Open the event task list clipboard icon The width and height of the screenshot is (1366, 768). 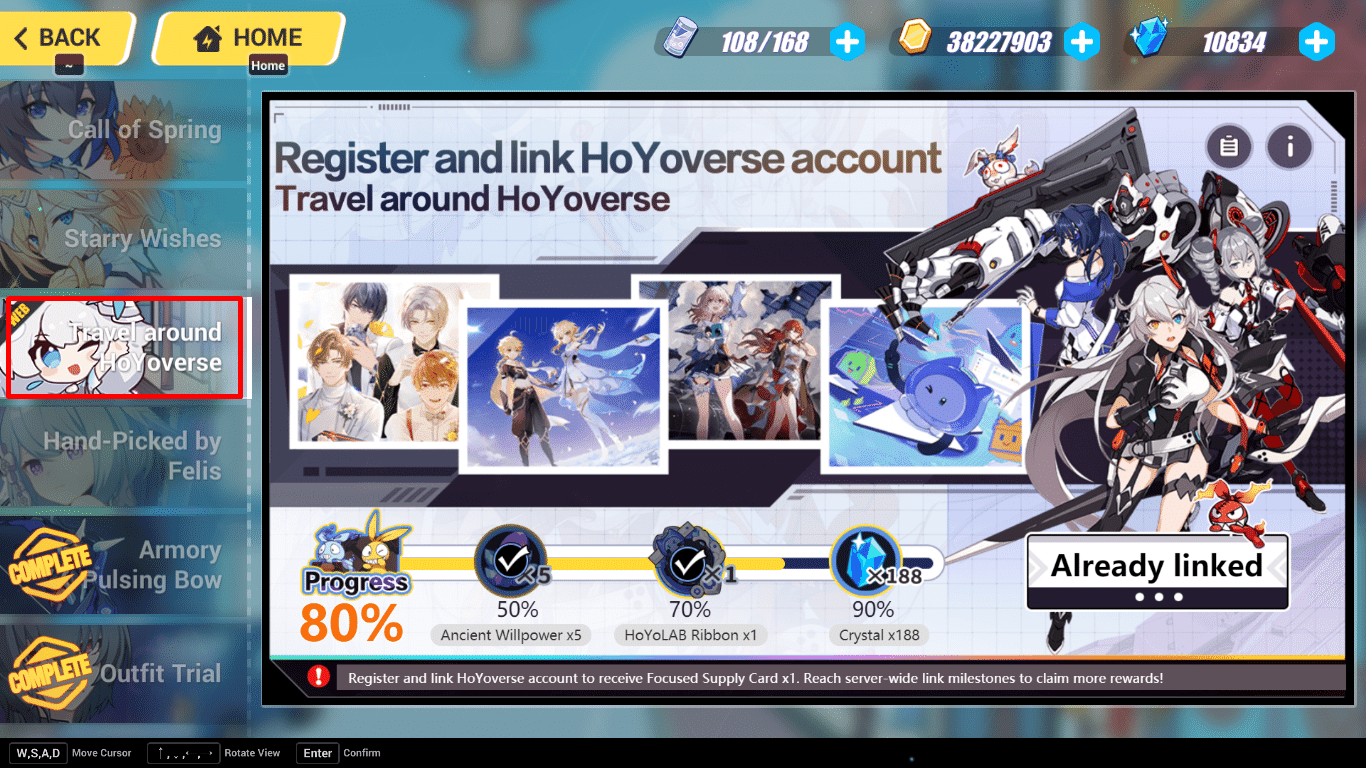pyautogui.click(x=1229, y=147)
